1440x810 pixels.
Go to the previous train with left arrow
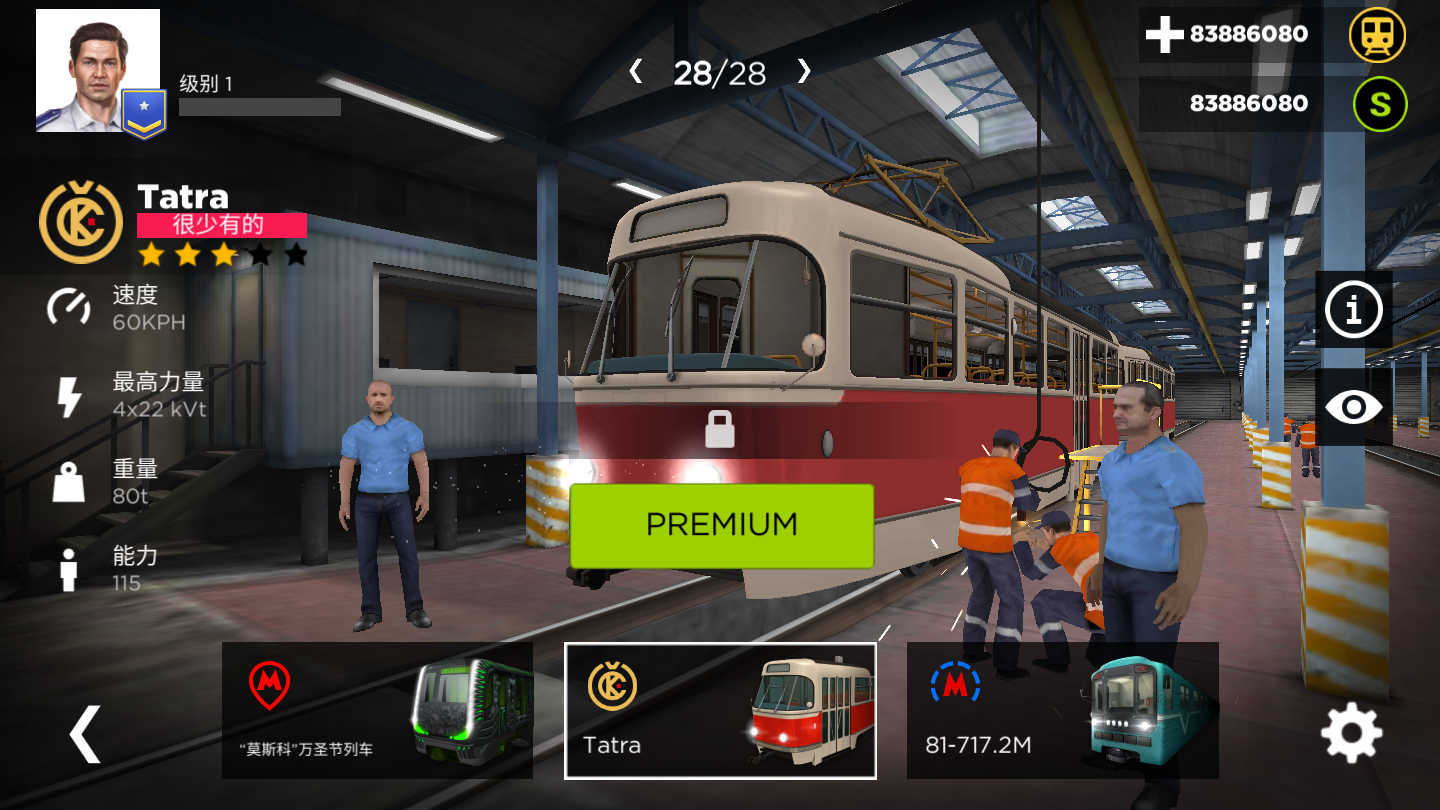(x=635, y=72)
